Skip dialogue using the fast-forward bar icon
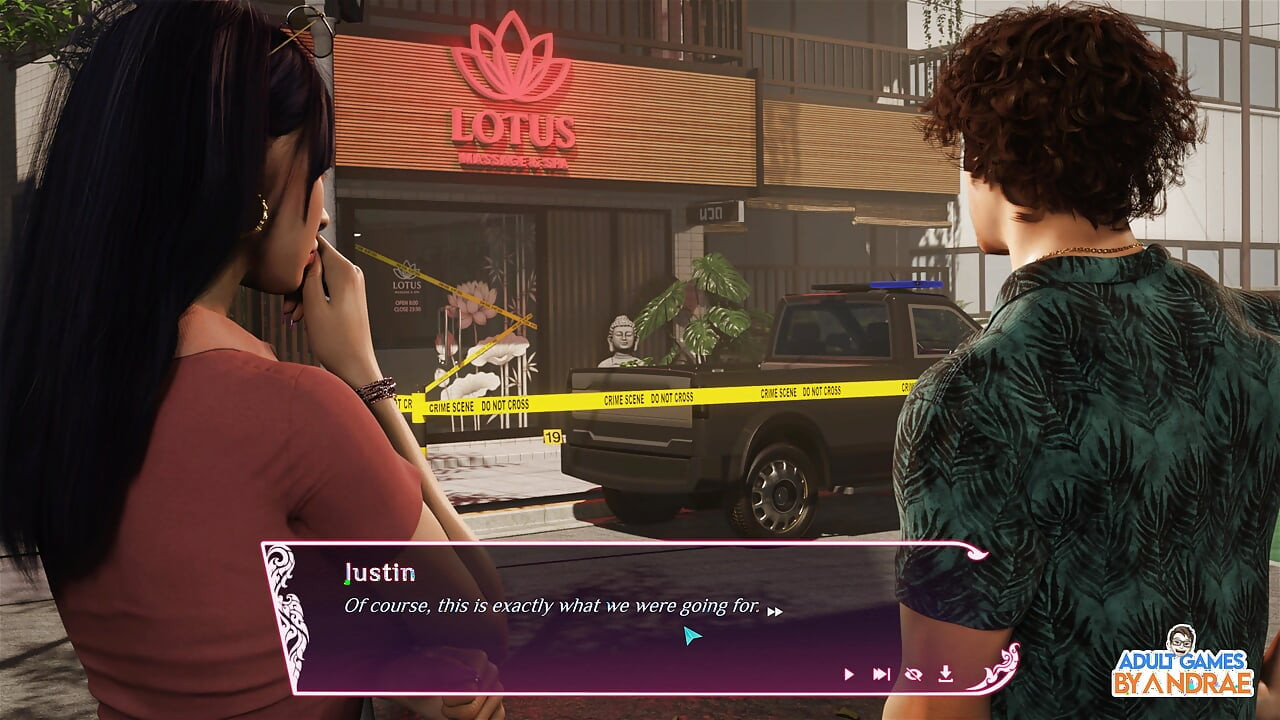1280x720 pixels. coord(881,674)
